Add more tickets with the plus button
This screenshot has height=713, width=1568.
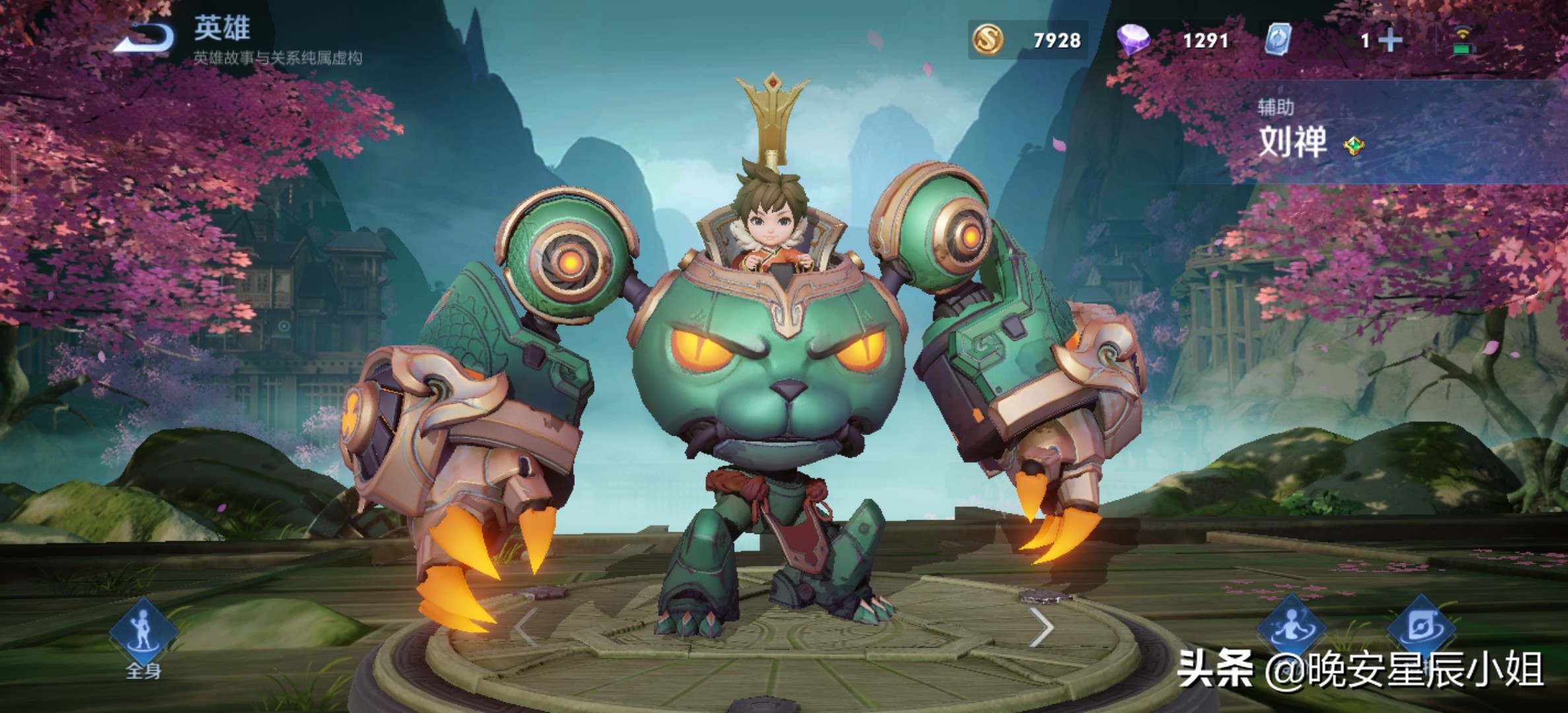point(1390,41)
